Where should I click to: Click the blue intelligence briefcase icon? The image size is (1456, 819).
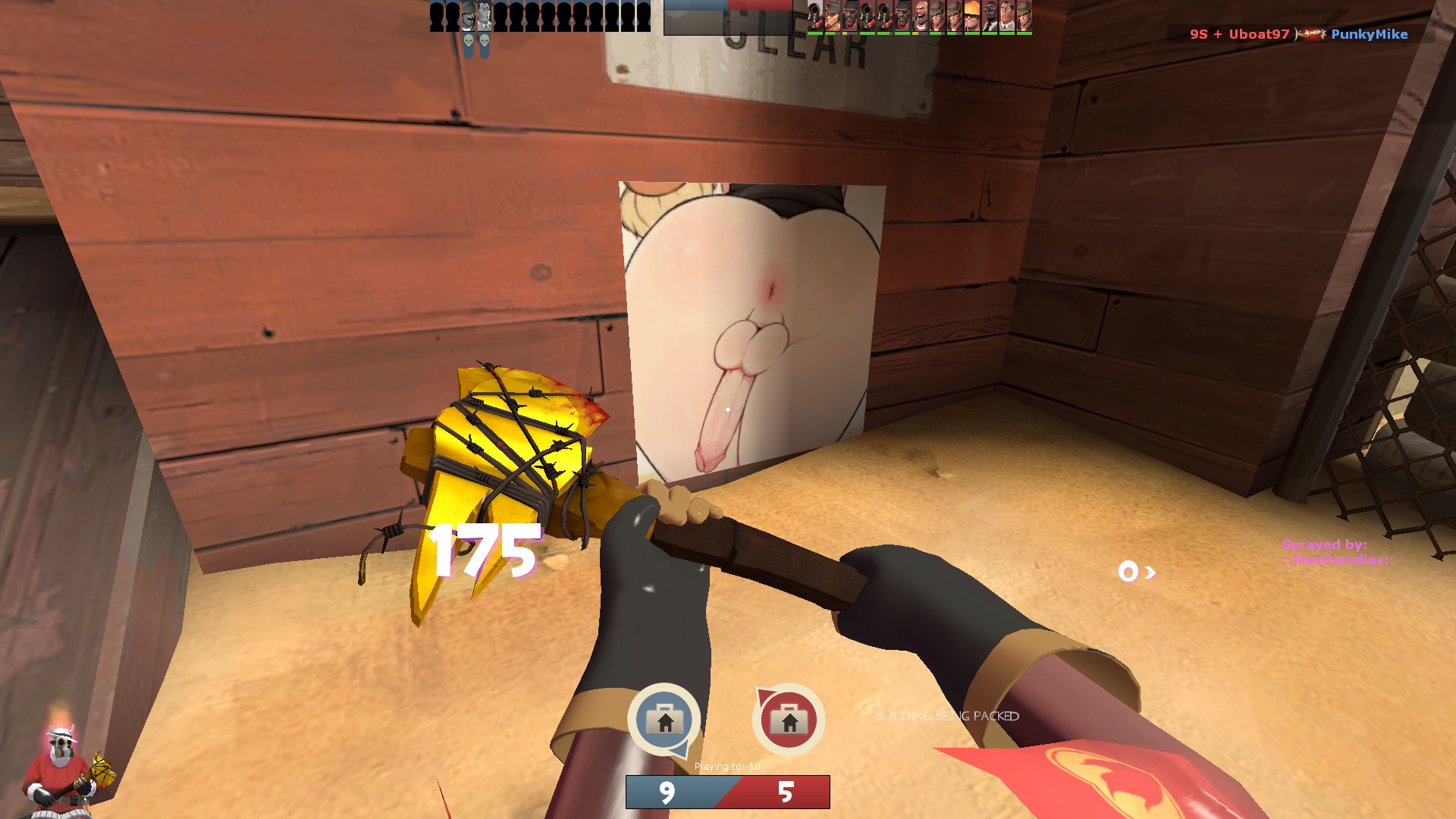click(664, 719)
